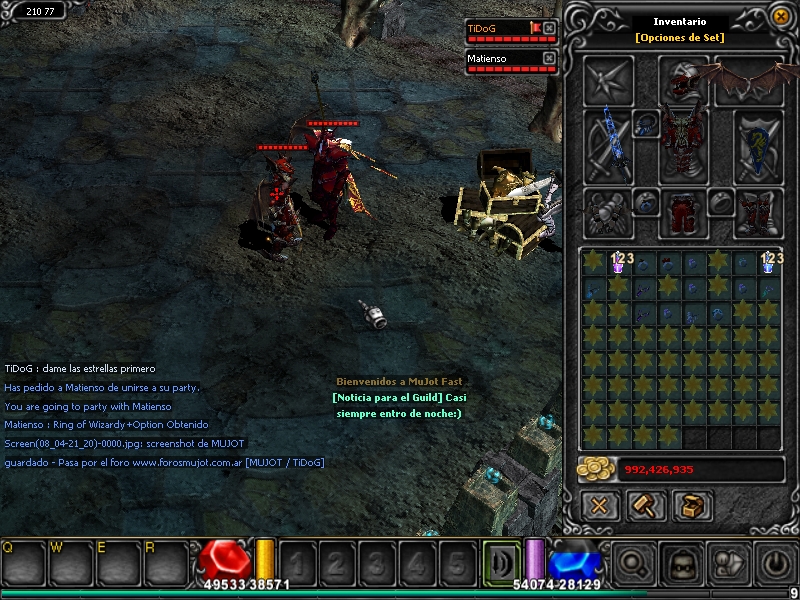Open the magnifying glass menu button

tap(632, 563)
